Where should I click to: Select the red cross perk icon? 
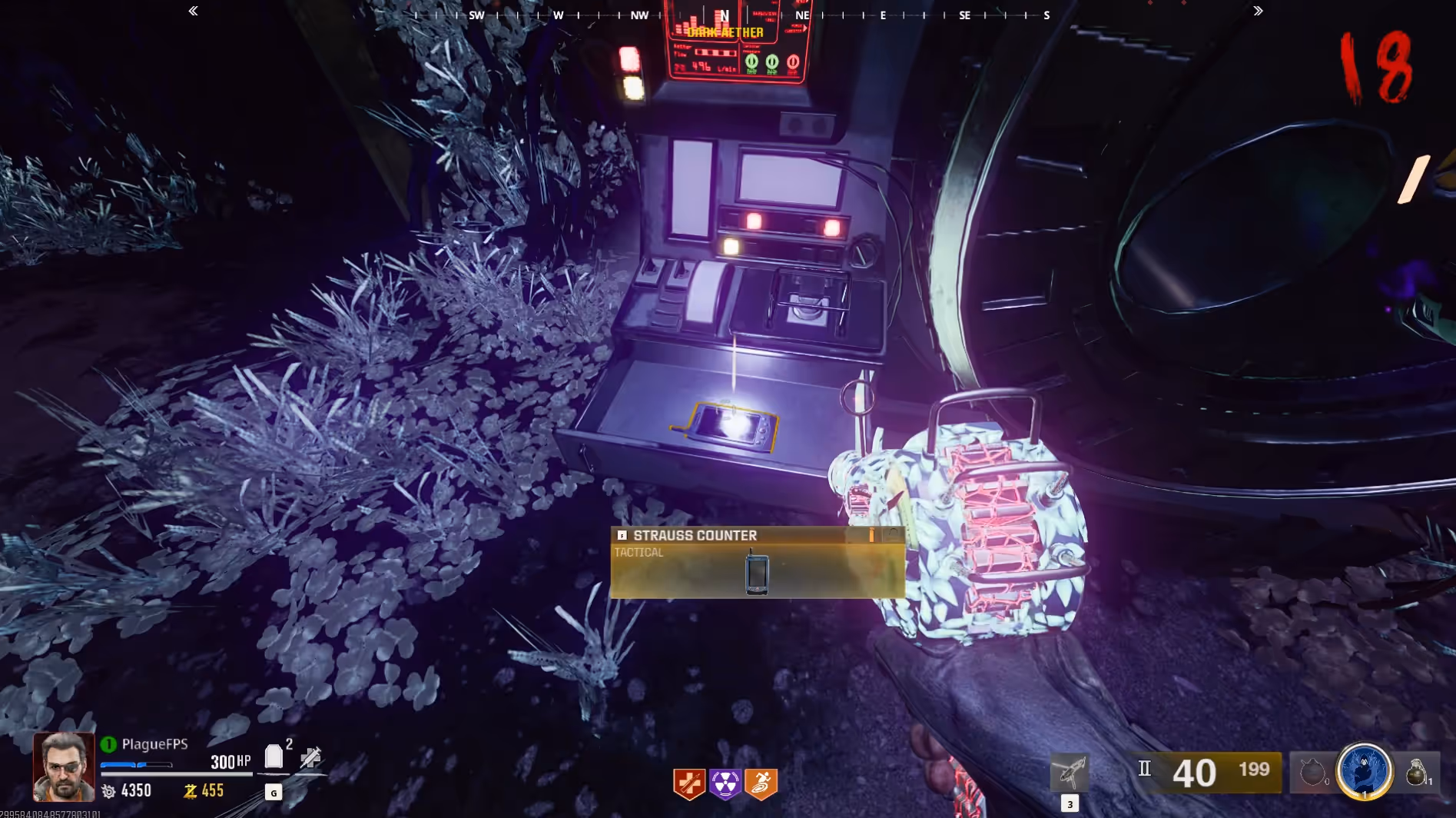[689, 783]
